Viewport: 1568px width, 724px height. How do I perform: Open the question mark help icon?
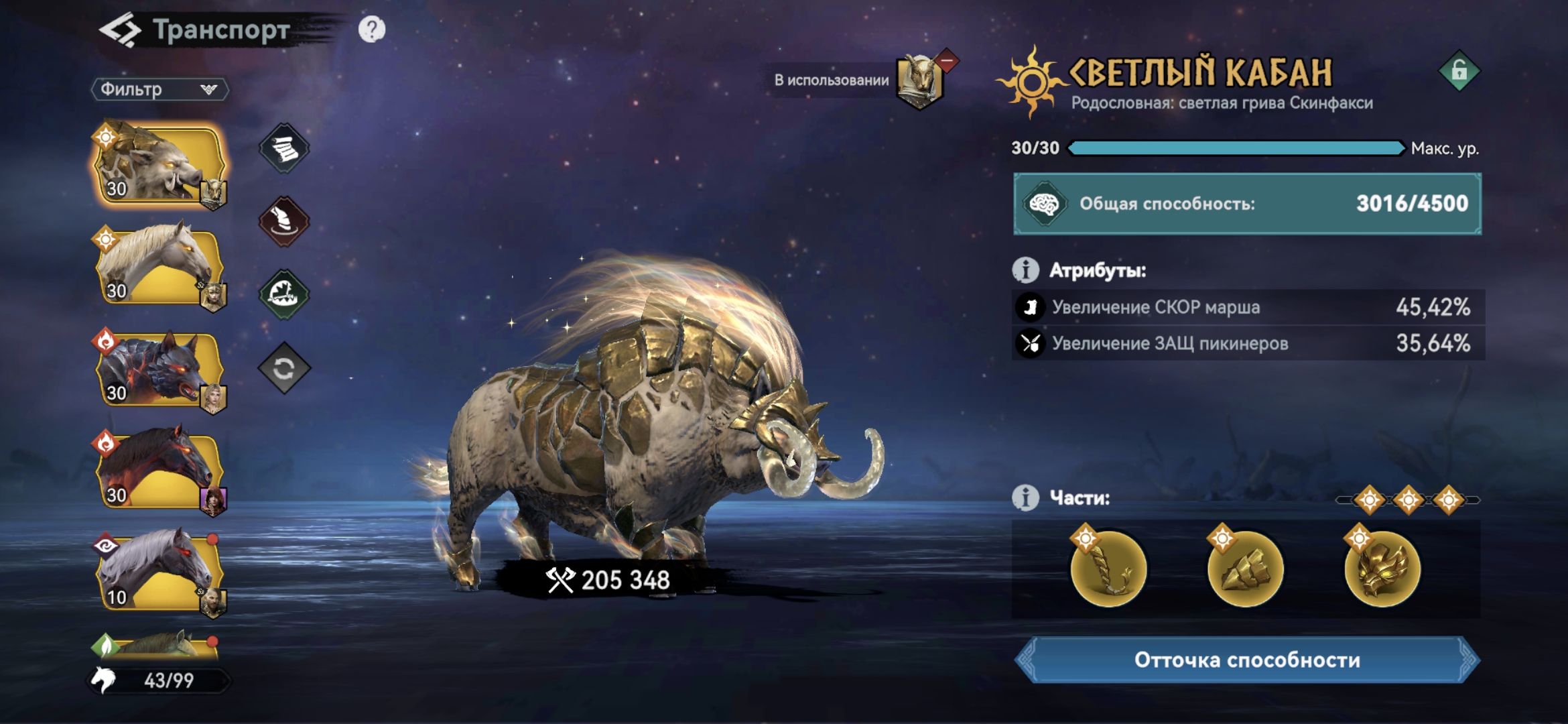tap(372, 29)
